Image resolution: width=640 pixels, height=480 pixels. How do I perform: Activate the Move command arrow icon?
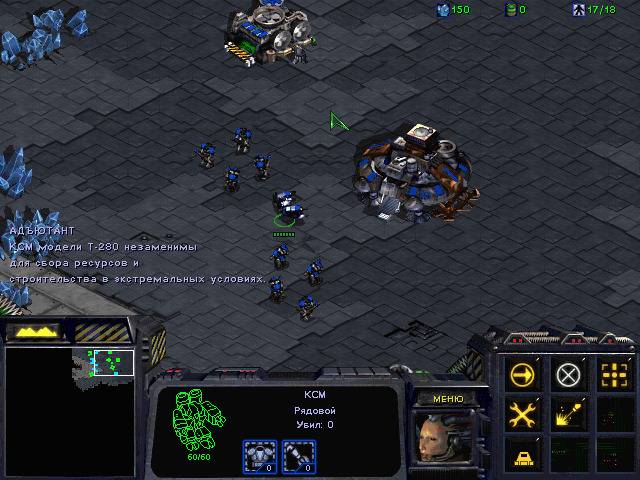[523, 376]
